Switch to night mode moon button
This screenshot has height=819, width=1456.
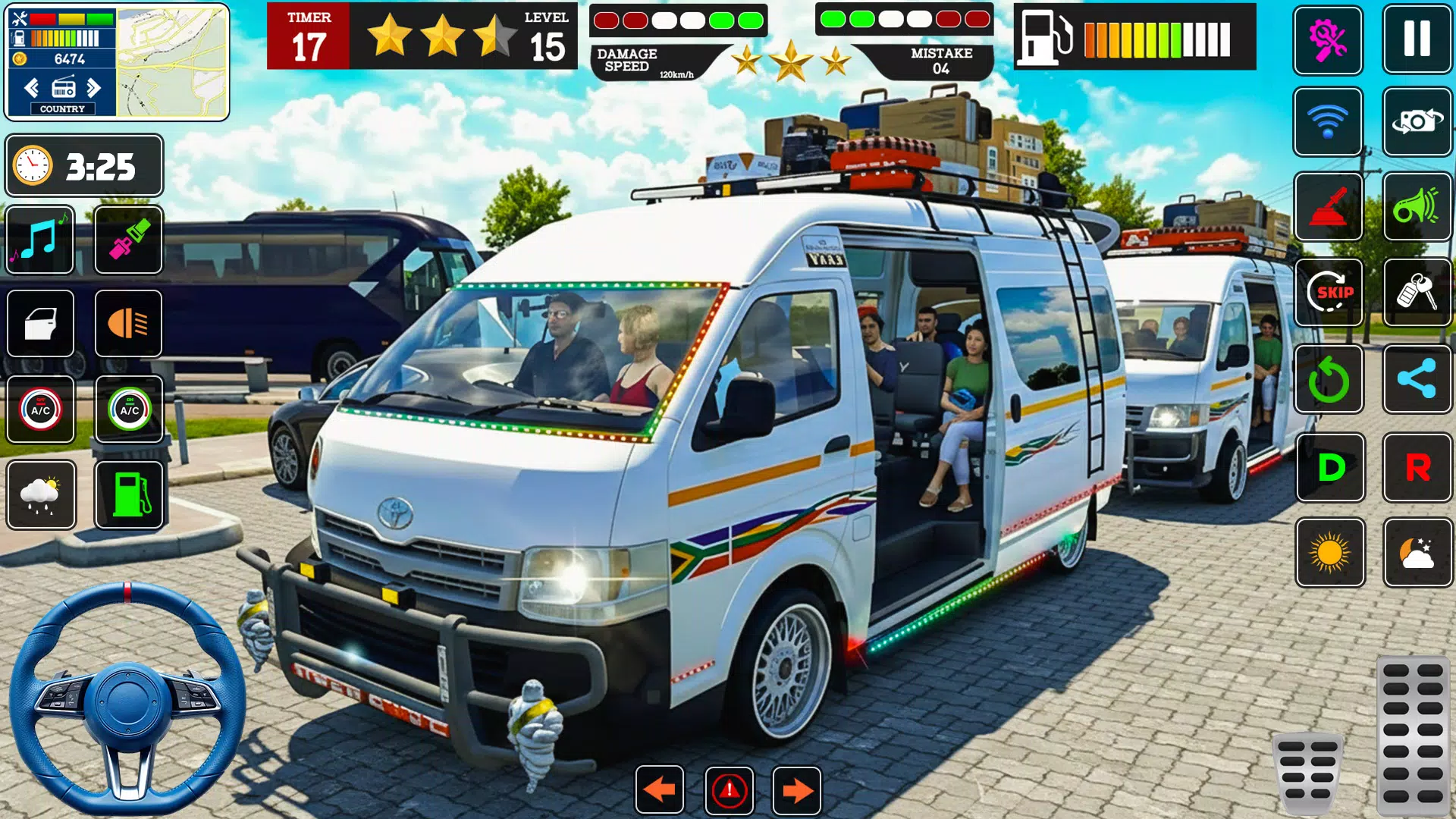click(1417, 553)
